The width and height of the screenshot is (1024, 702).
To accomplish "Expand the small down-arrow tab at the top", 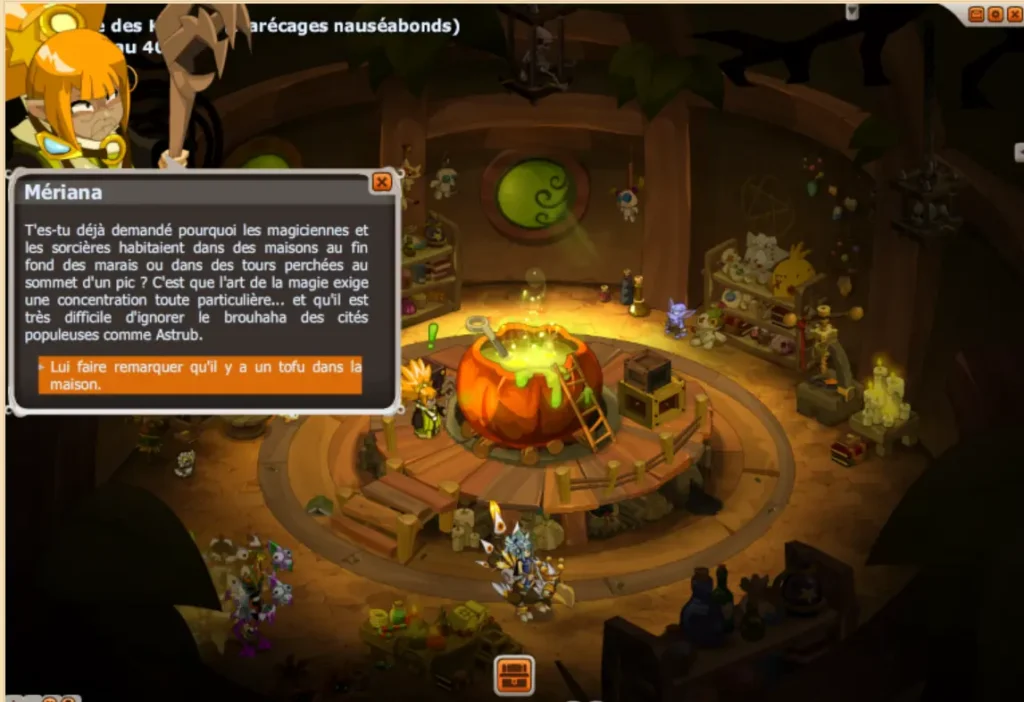I will [852, 11].
